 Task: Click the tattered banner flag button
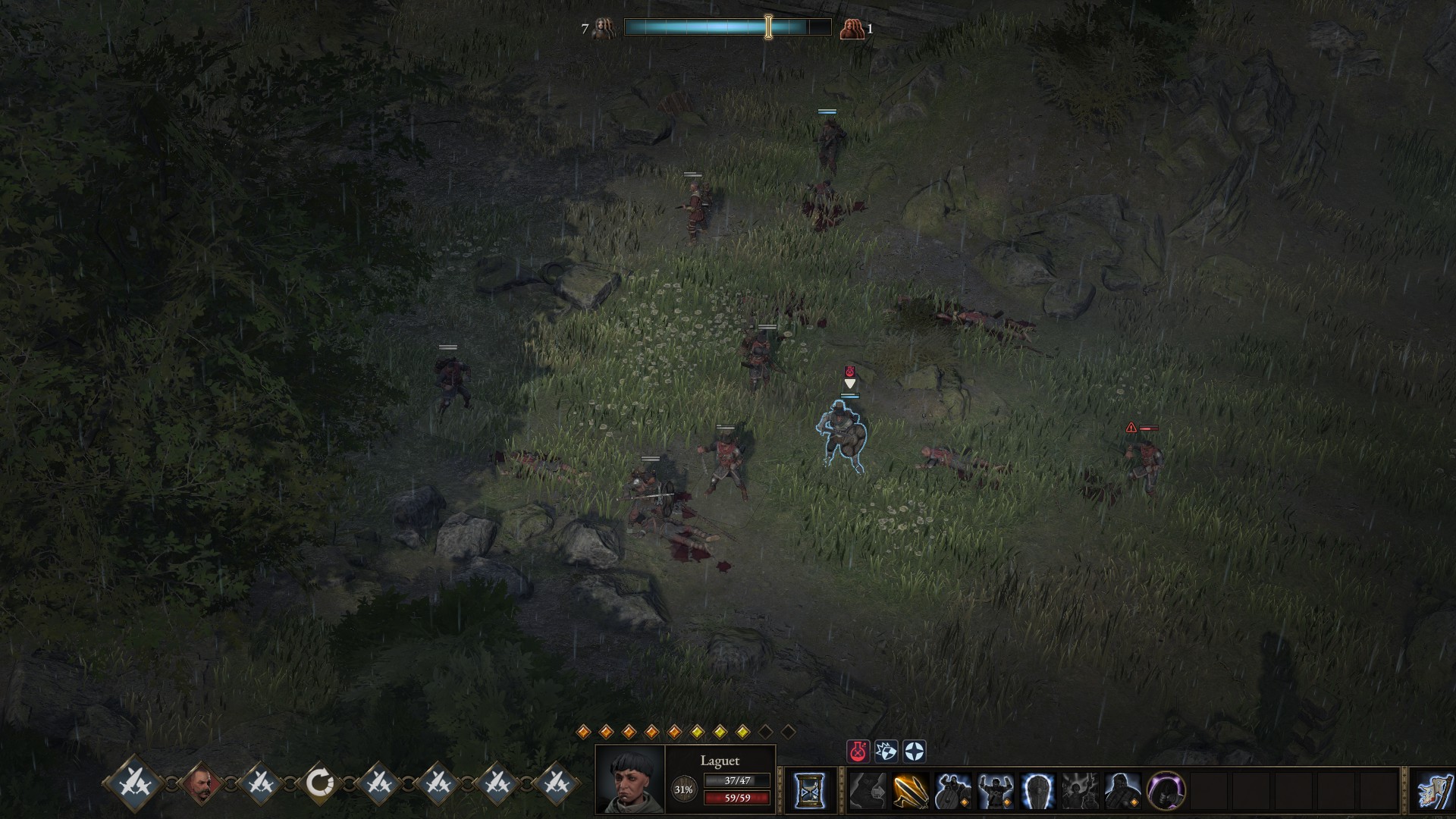[1435, 791]
